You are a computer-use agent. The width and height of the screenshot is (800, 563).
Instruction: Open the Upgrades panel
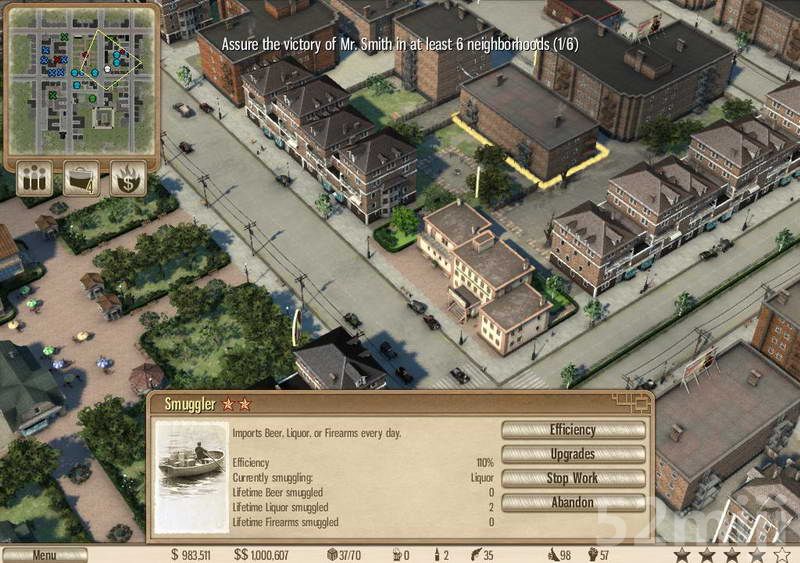[572, 454]
